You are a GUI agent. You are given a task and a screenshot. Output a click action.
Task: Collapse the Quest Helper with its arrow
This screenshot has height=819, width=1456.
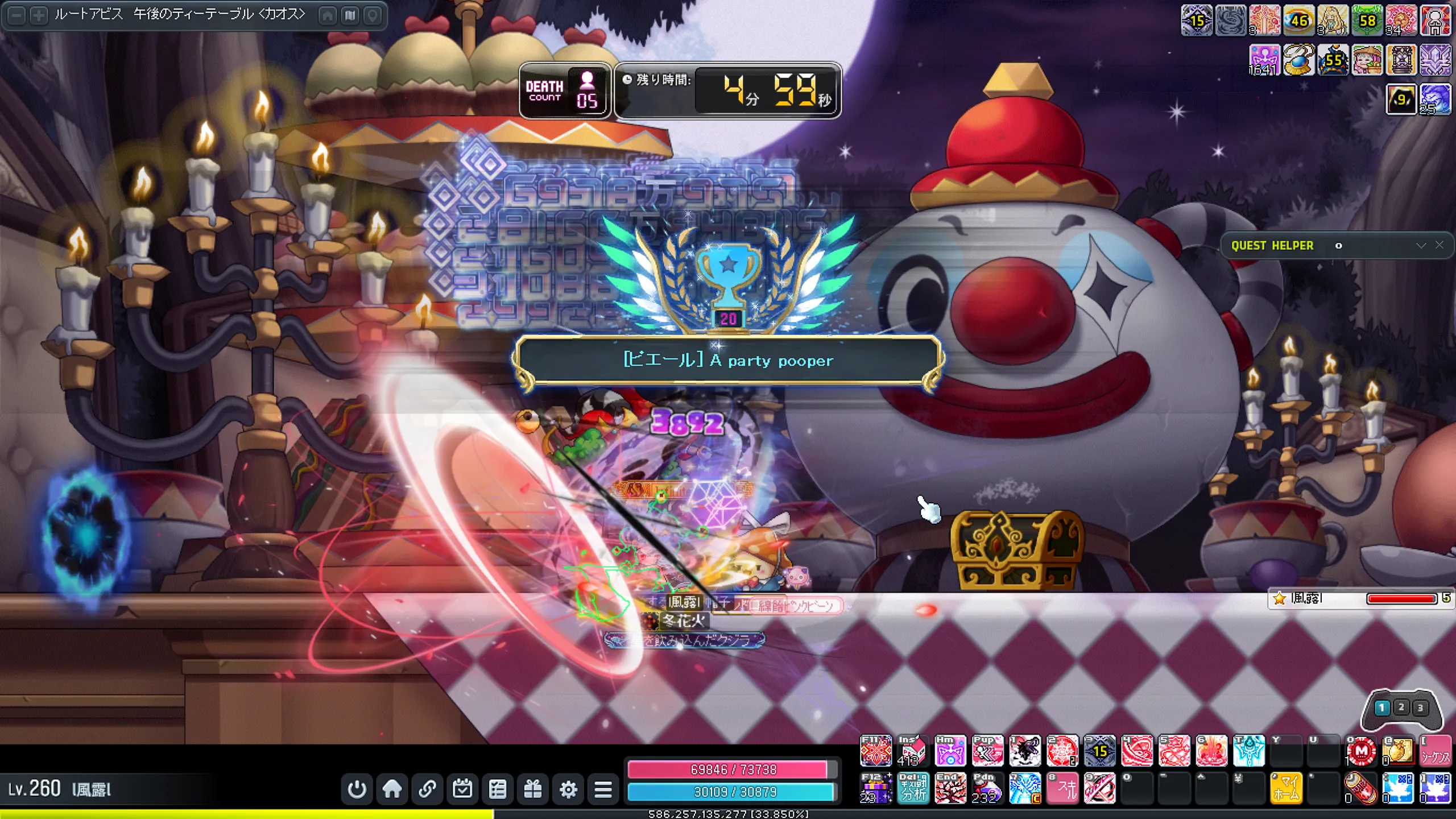[x=1421, y=245]
